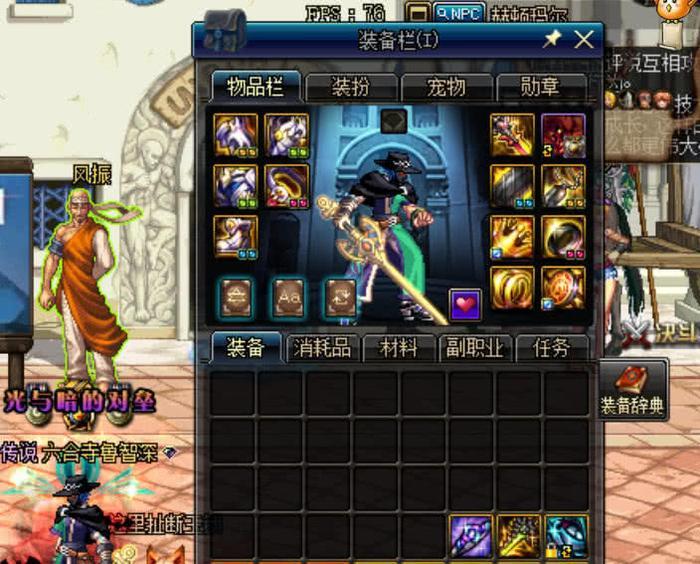Click the purple heart button

pyautogui.click(x=465, y=303)
